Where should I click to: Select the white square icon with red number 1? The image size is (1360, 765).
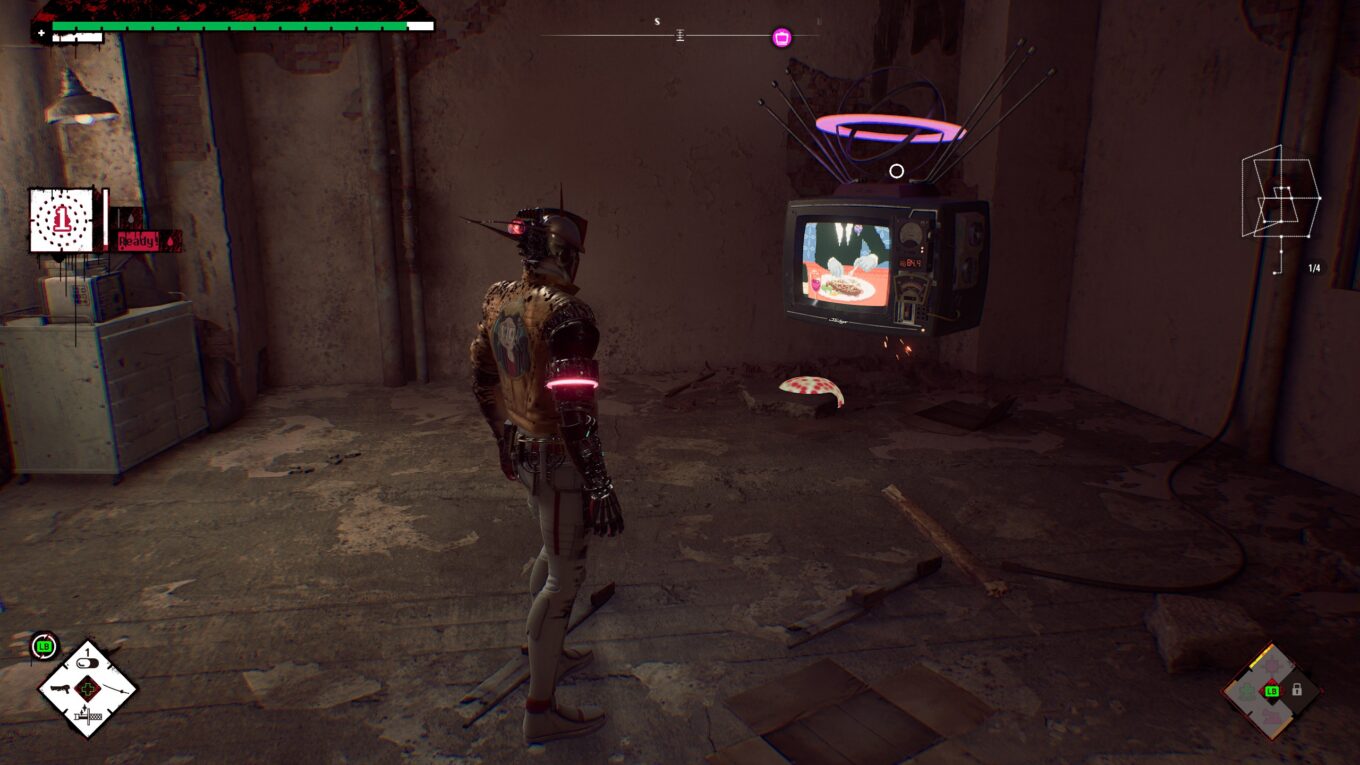[62, 220]
